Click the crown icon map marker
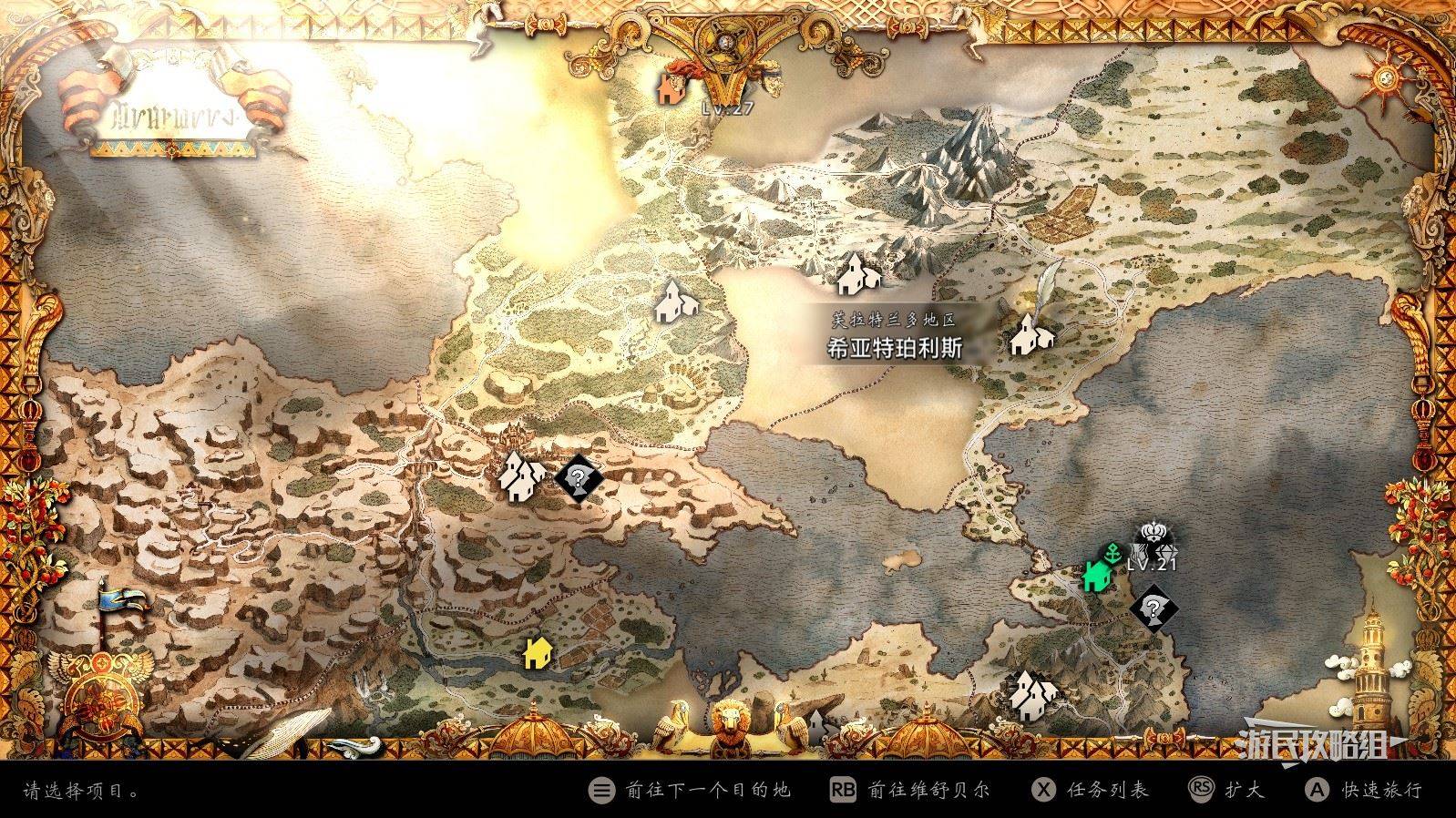This screenshot has width=1456, height=818. click(1154, 537)
